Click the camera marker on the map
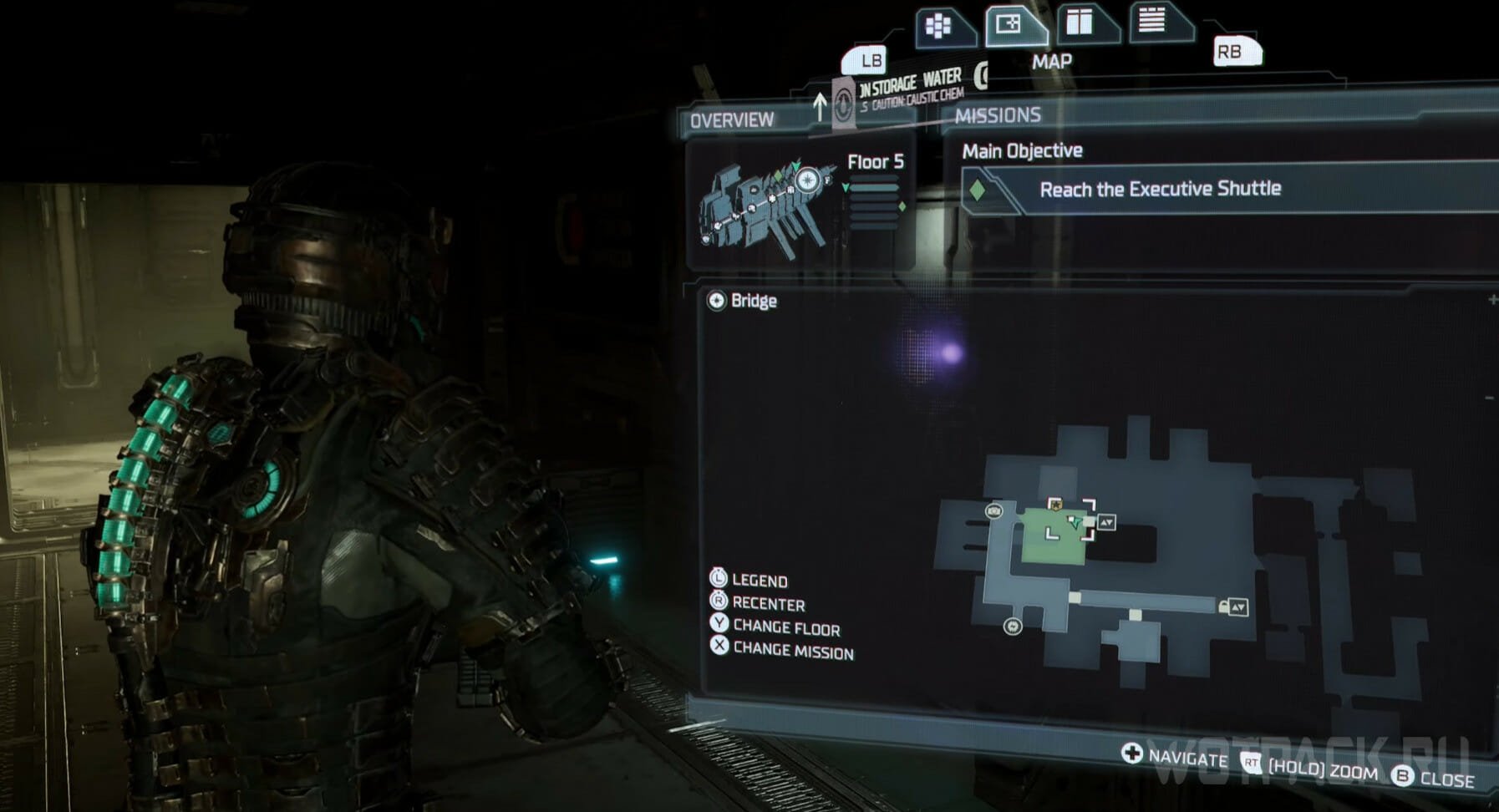Image resolution: width=1499 pixels, height=812 pixels. click(994, 510)
